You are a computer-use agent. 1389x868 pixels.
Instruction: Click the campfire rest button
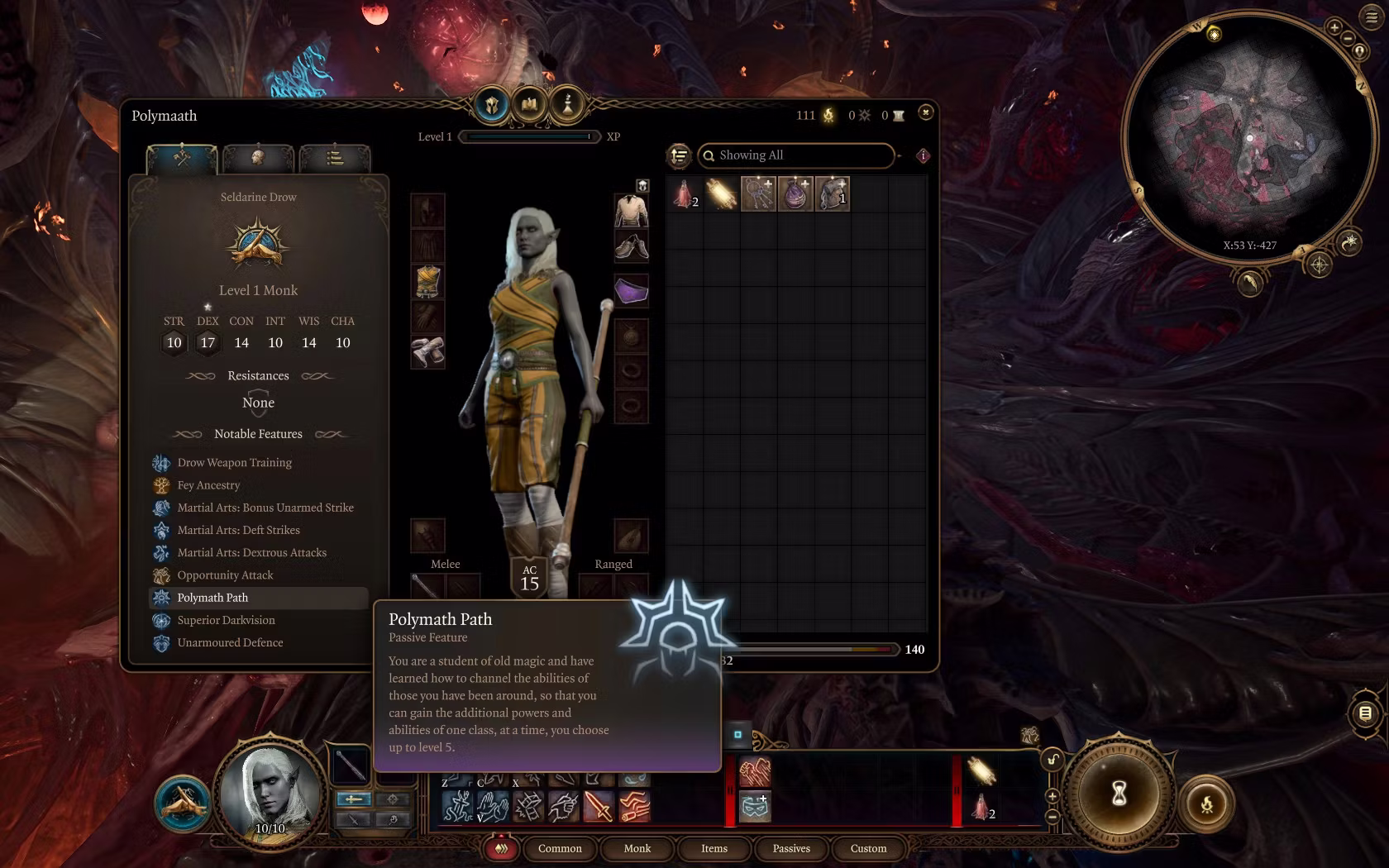point(1206,803)
